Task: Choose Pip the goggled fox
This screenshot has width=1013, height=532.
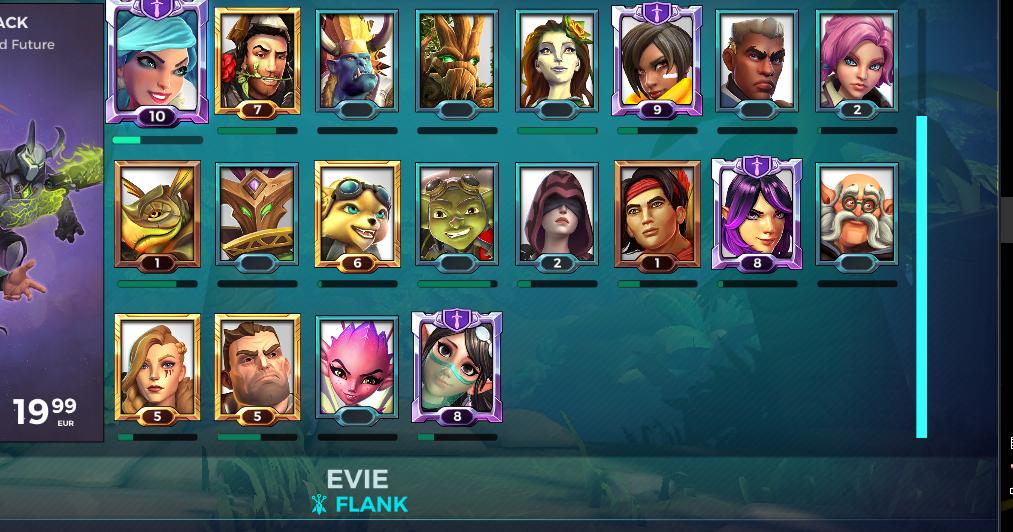Action: (357, 212)
